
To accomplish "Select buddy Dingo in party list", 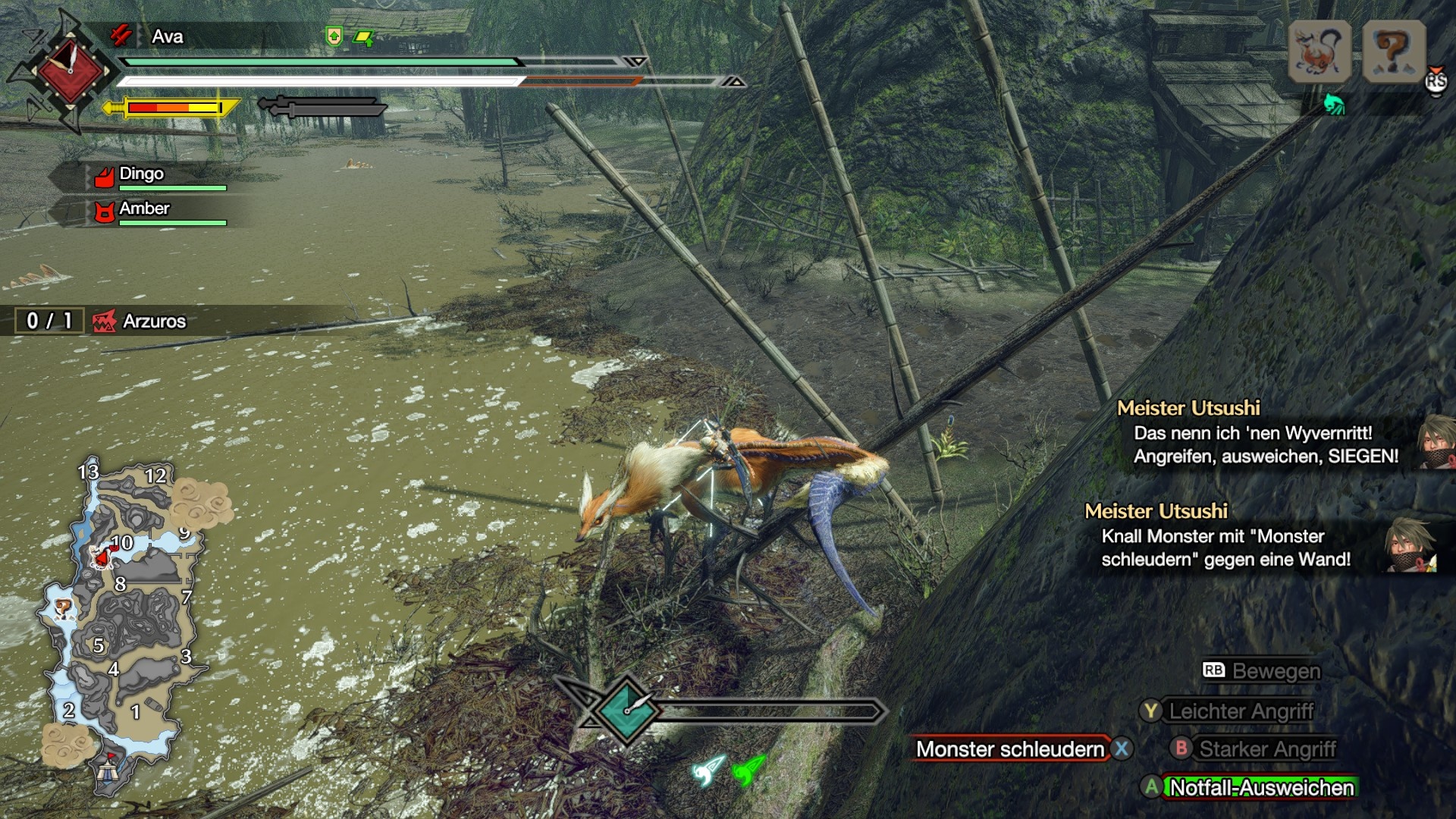I will [142, 174].
